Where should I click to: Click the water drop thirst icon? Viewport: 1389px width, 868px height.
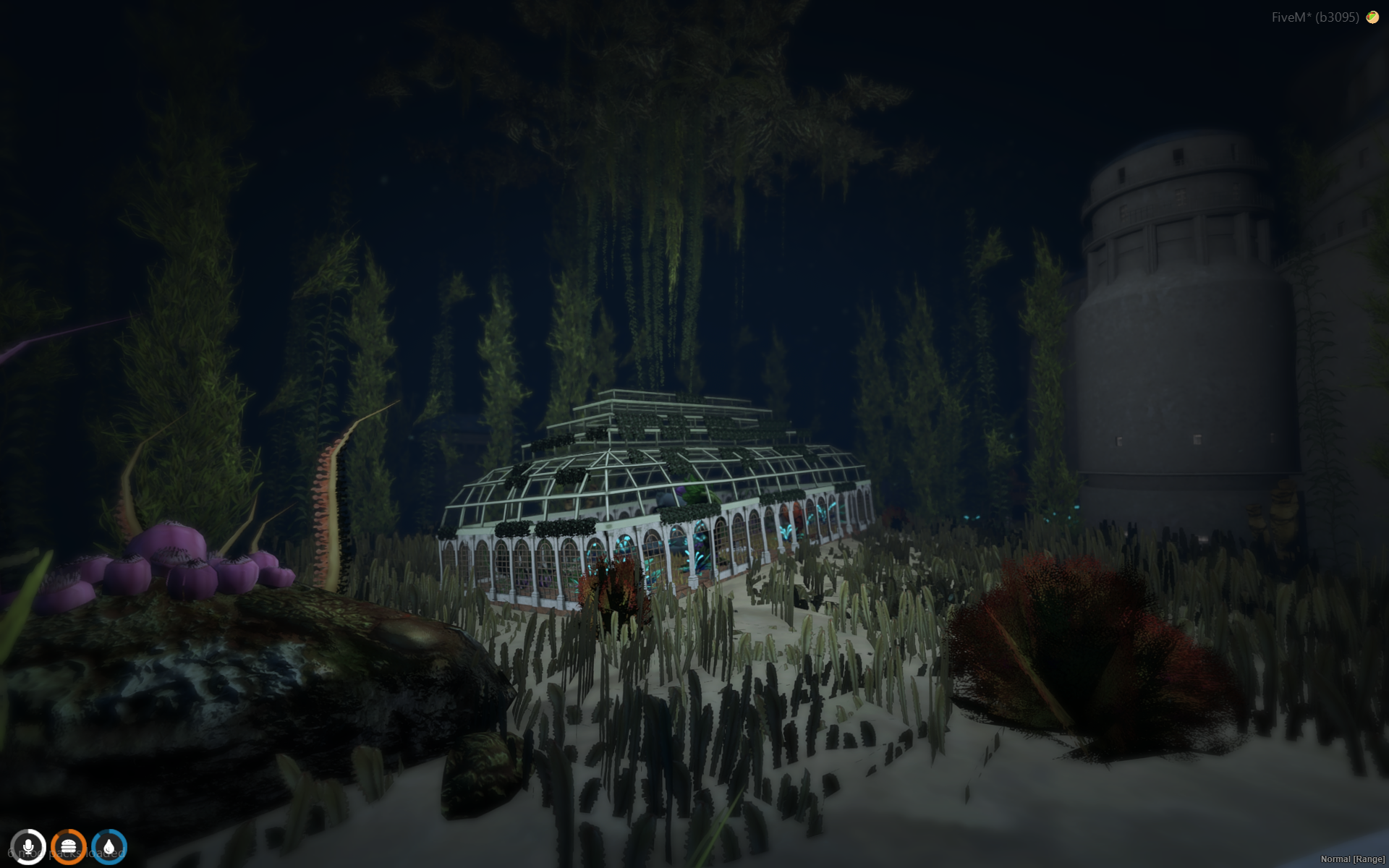pyautogui.click(x=109, y=846)
